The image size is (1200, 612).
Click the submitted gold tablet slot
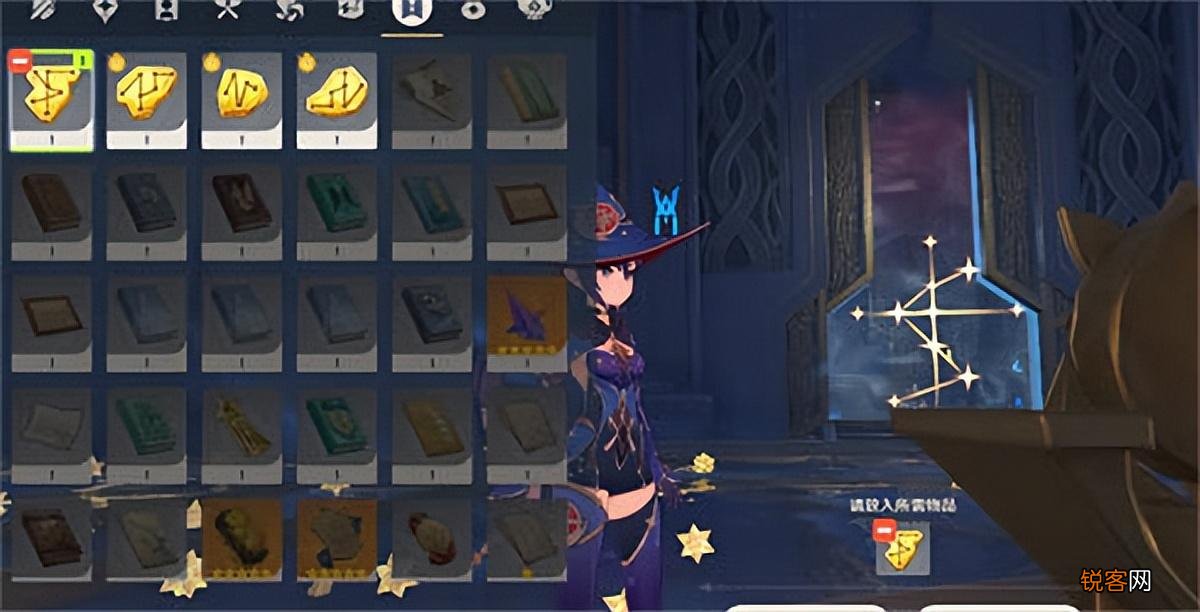(x=902, y=548)
